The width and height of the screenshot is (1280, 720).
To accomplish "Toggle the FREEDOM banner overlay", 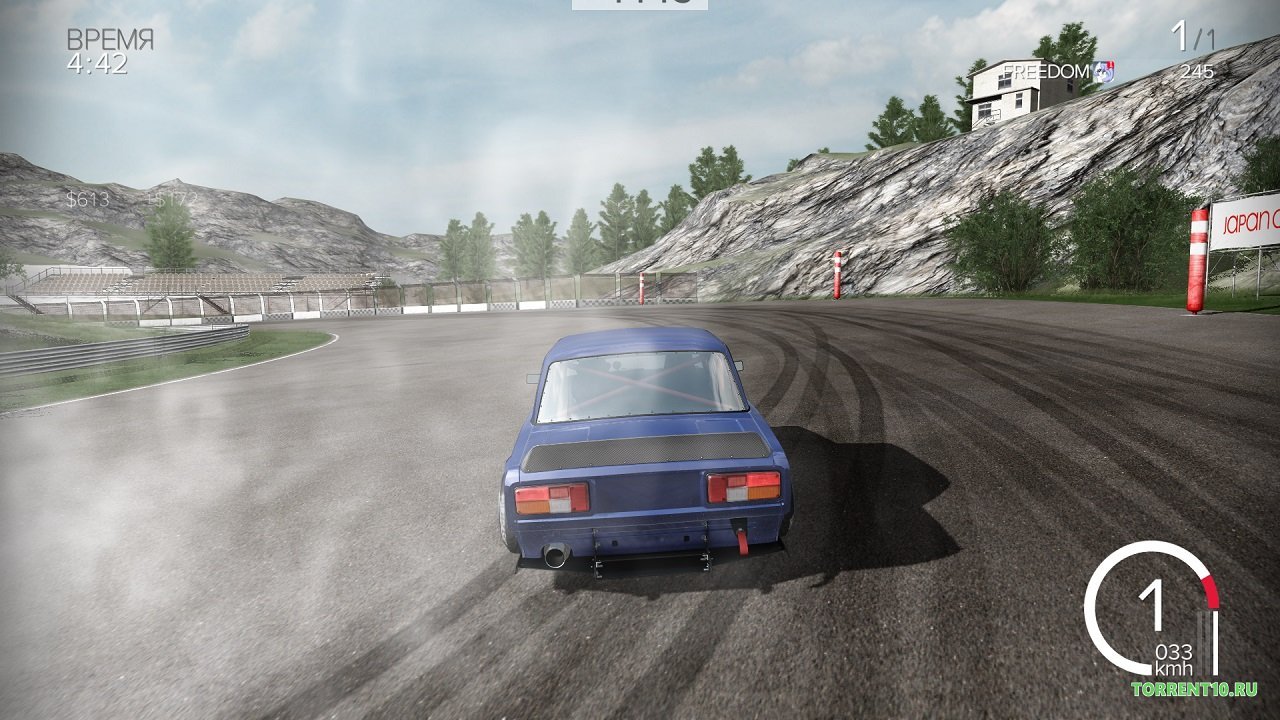I will coord(1045,72).
